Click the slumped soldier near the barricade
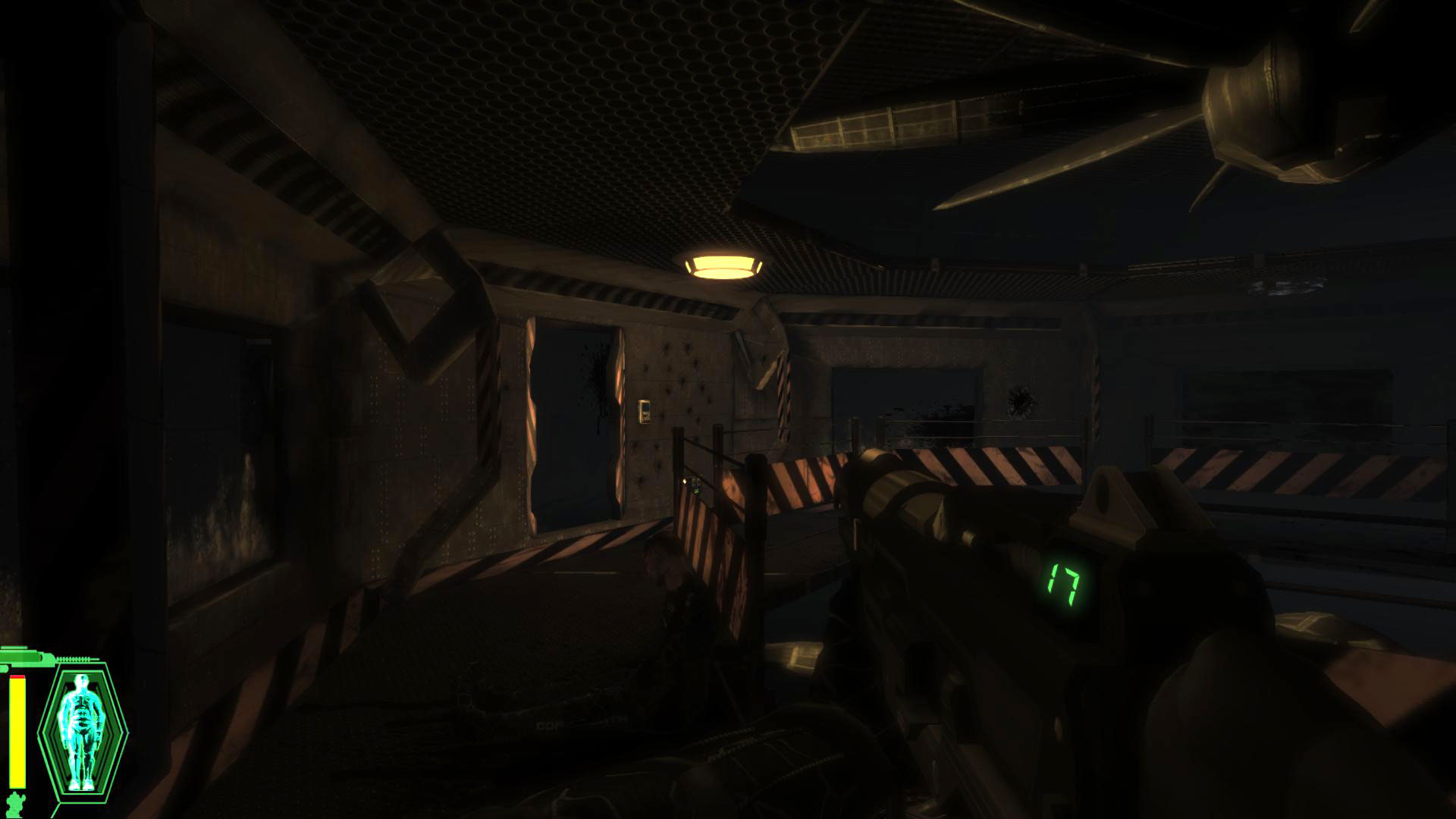The image size is (1456, 819). 667,591
